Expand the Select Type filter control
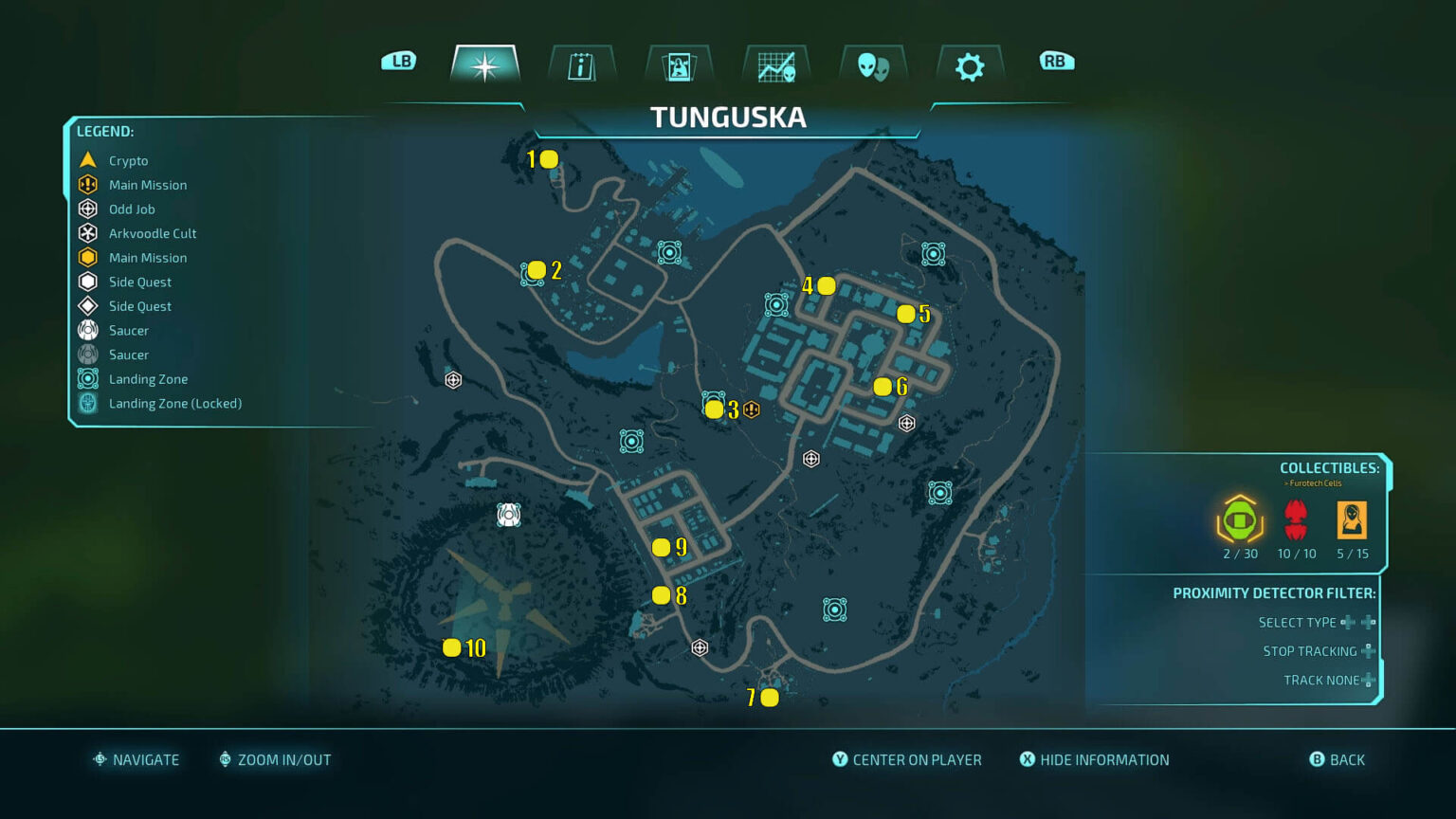 (x=1356, y=622)
